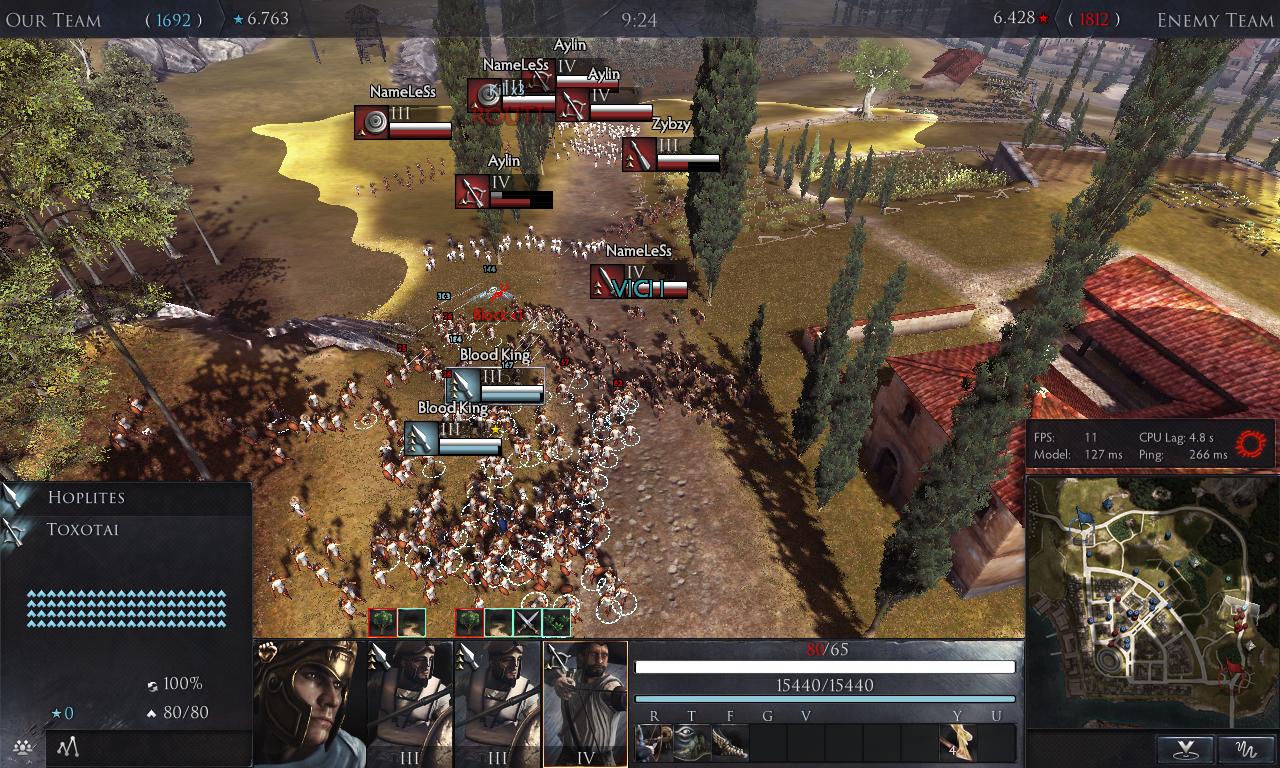This screenshot has width=1280, height=768.
Task: Click the ping marker button below minimap
Action: pos(1186,749)
